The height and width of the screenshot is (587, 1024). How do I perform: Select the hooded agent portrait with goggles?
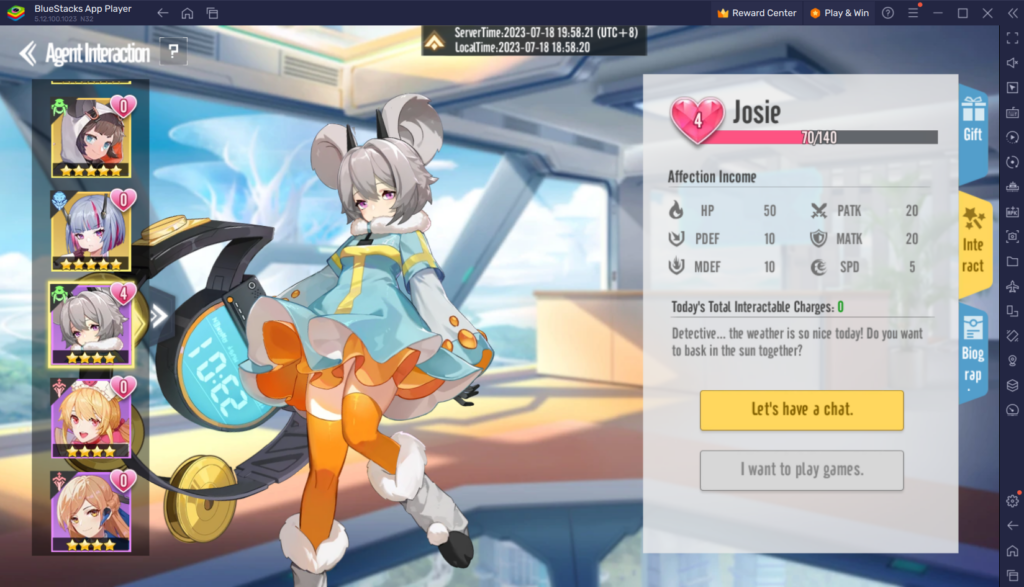[90, 136]
